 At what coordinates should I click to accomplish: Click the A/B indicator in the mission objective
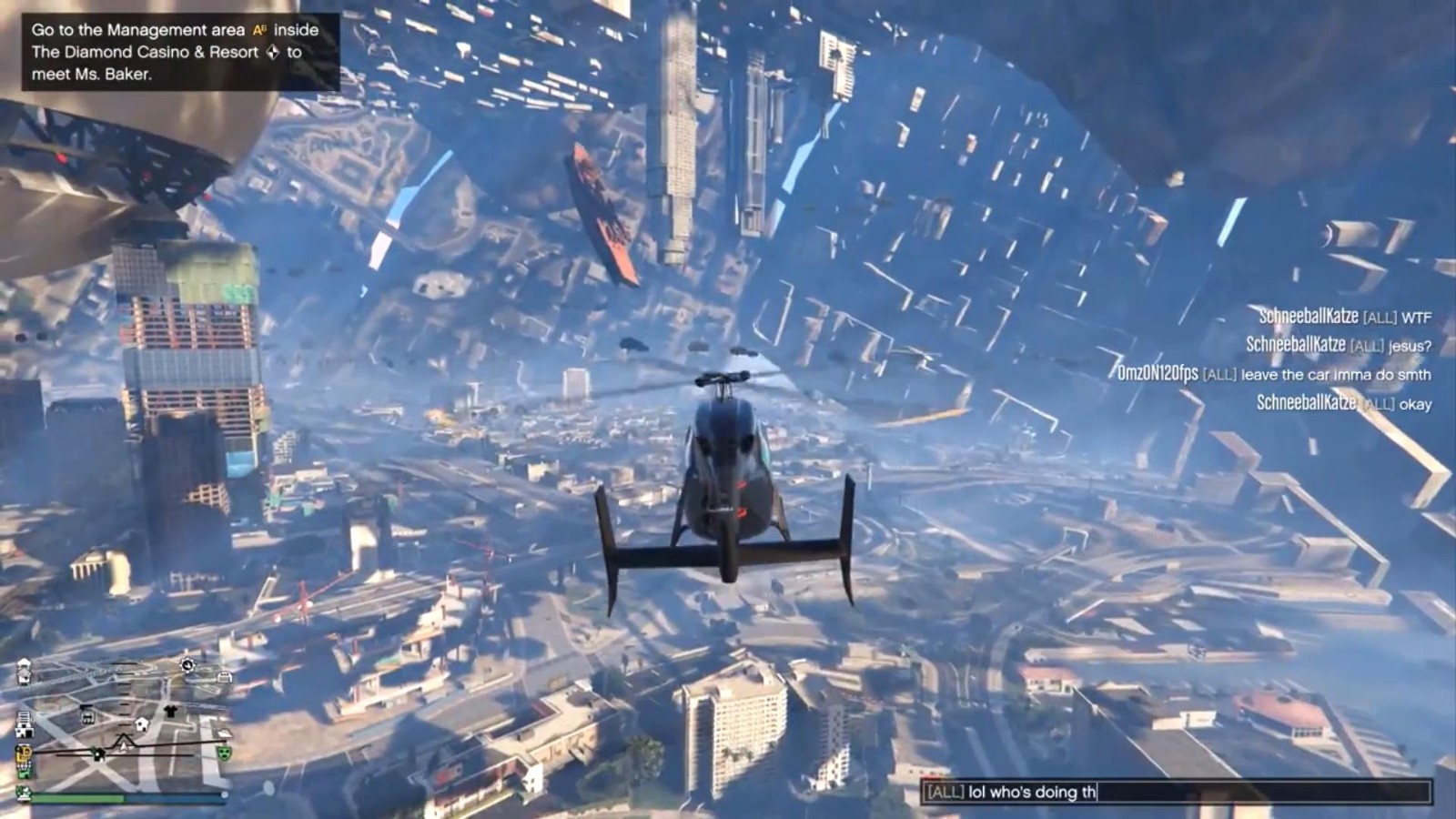(x=258, y=29)
